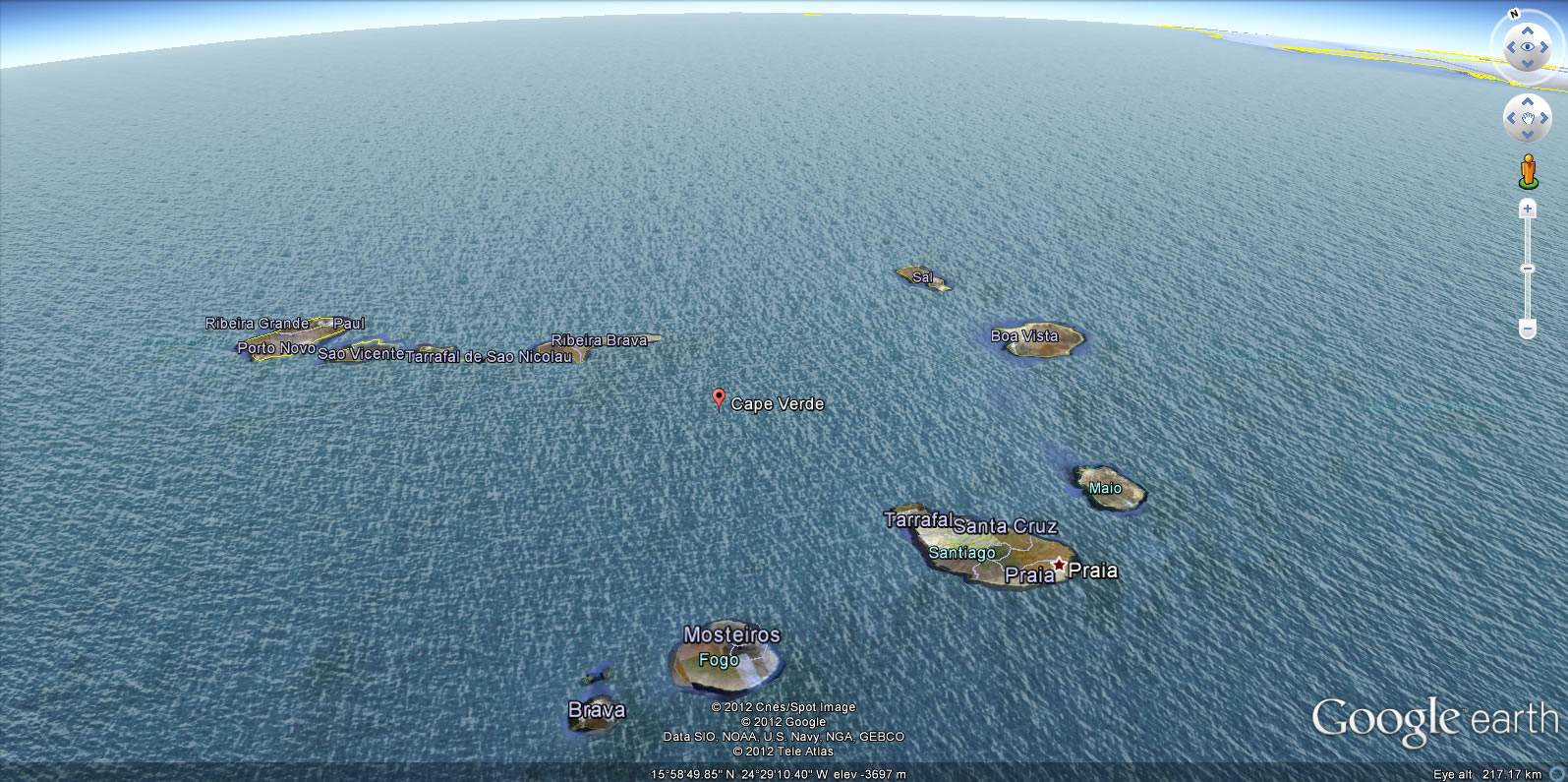Zoom in with the plus button
1568x782 pixels.
1528,209
